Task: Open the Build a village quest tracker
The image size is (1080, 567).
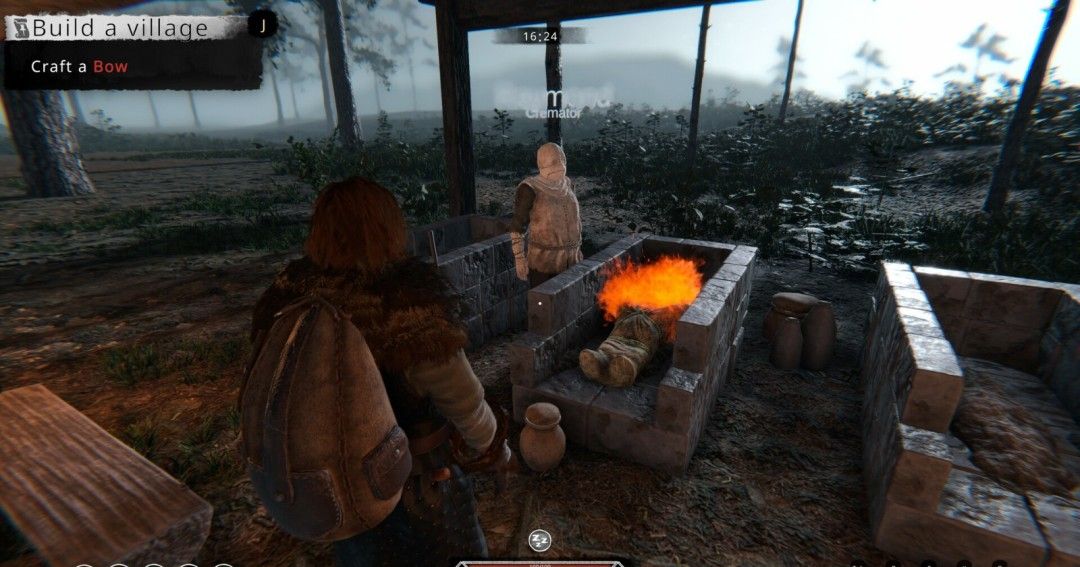Action: [120, 27]
